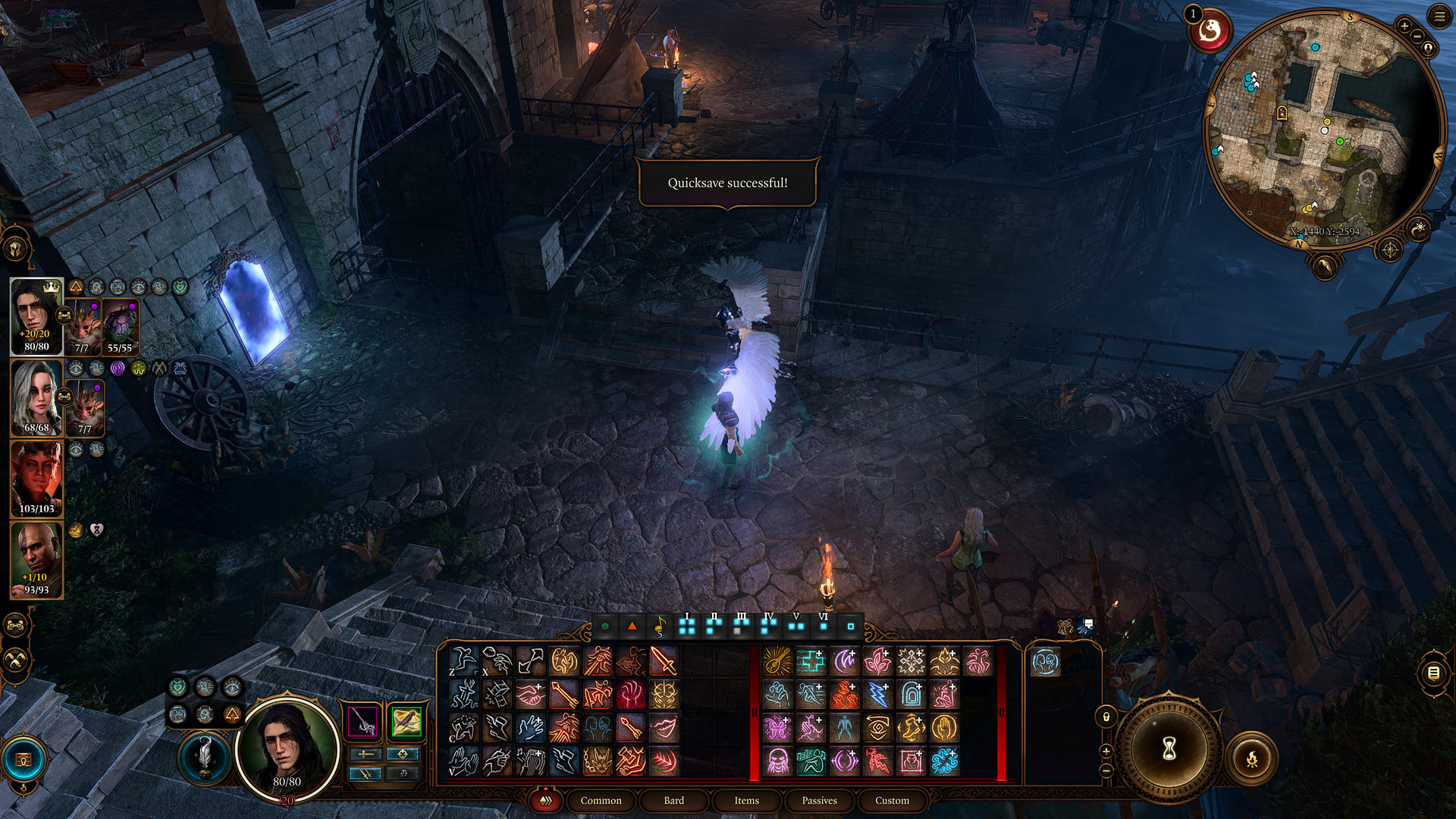Zoom in the minimap with plus button
Screen dimensions: 1456x819
(1404, 27)
